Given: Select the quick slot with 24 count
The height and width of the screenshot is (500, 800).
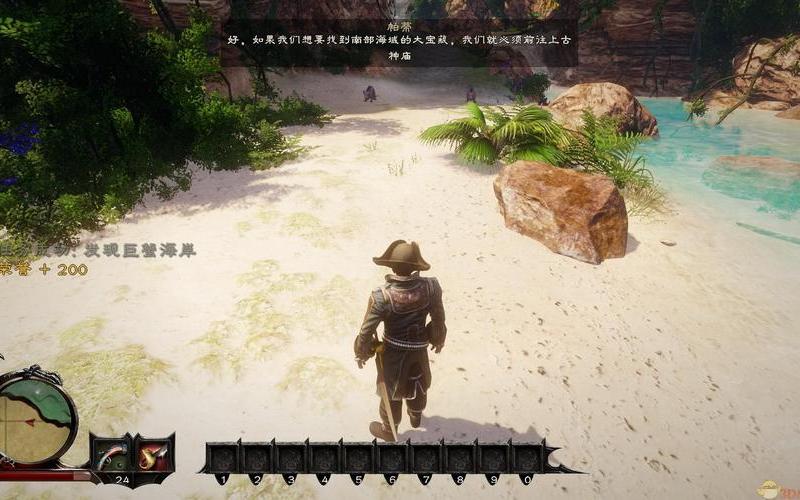Looking at the screenshot, I should coord(110,455).
